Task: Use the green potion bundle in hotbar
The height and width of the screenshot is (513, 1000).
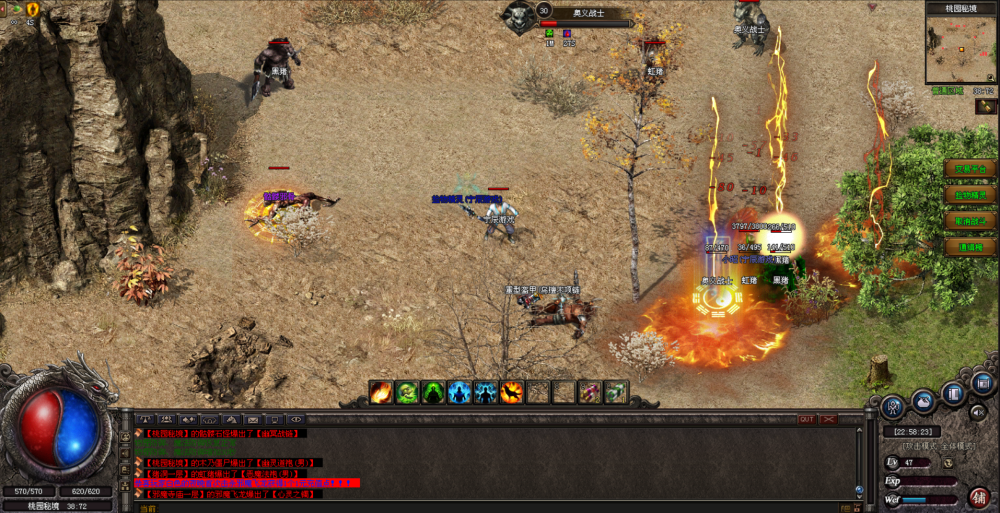Action: pos(616,392)
